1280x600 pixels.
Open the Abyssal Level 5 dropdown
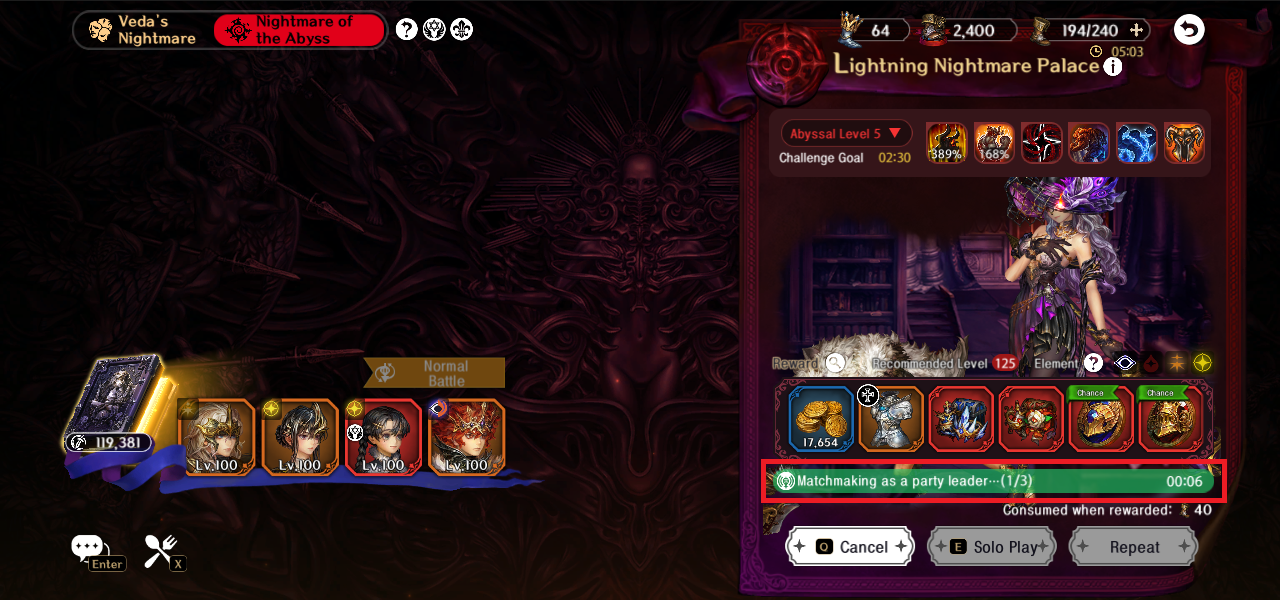[x=846, y=133]
